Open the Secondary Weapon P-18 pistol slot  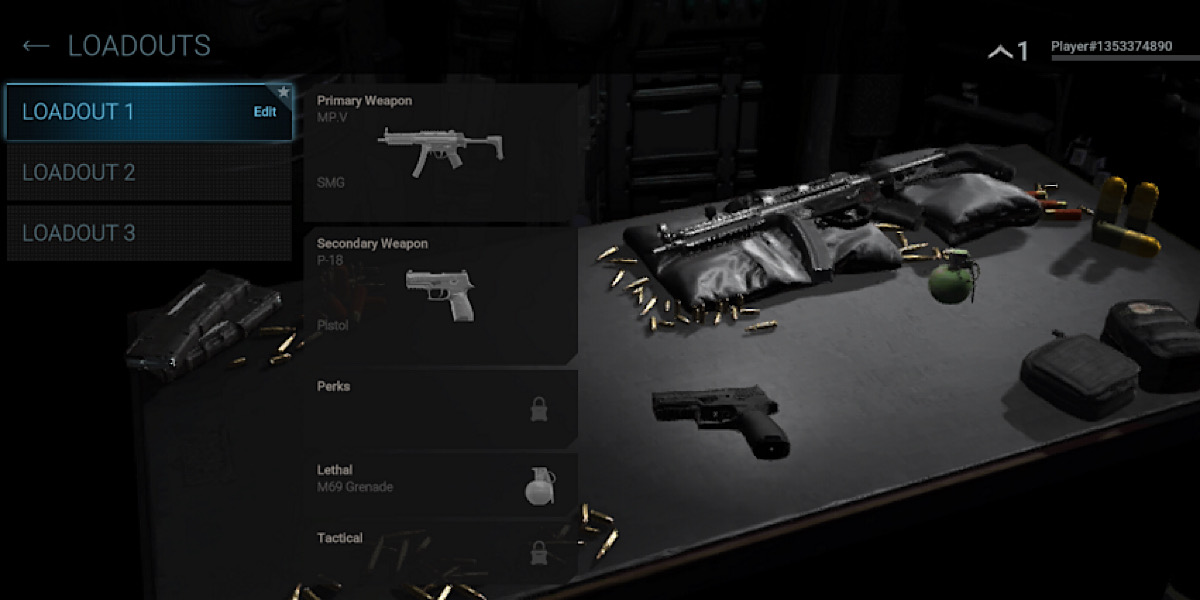(x=440, y=295)
